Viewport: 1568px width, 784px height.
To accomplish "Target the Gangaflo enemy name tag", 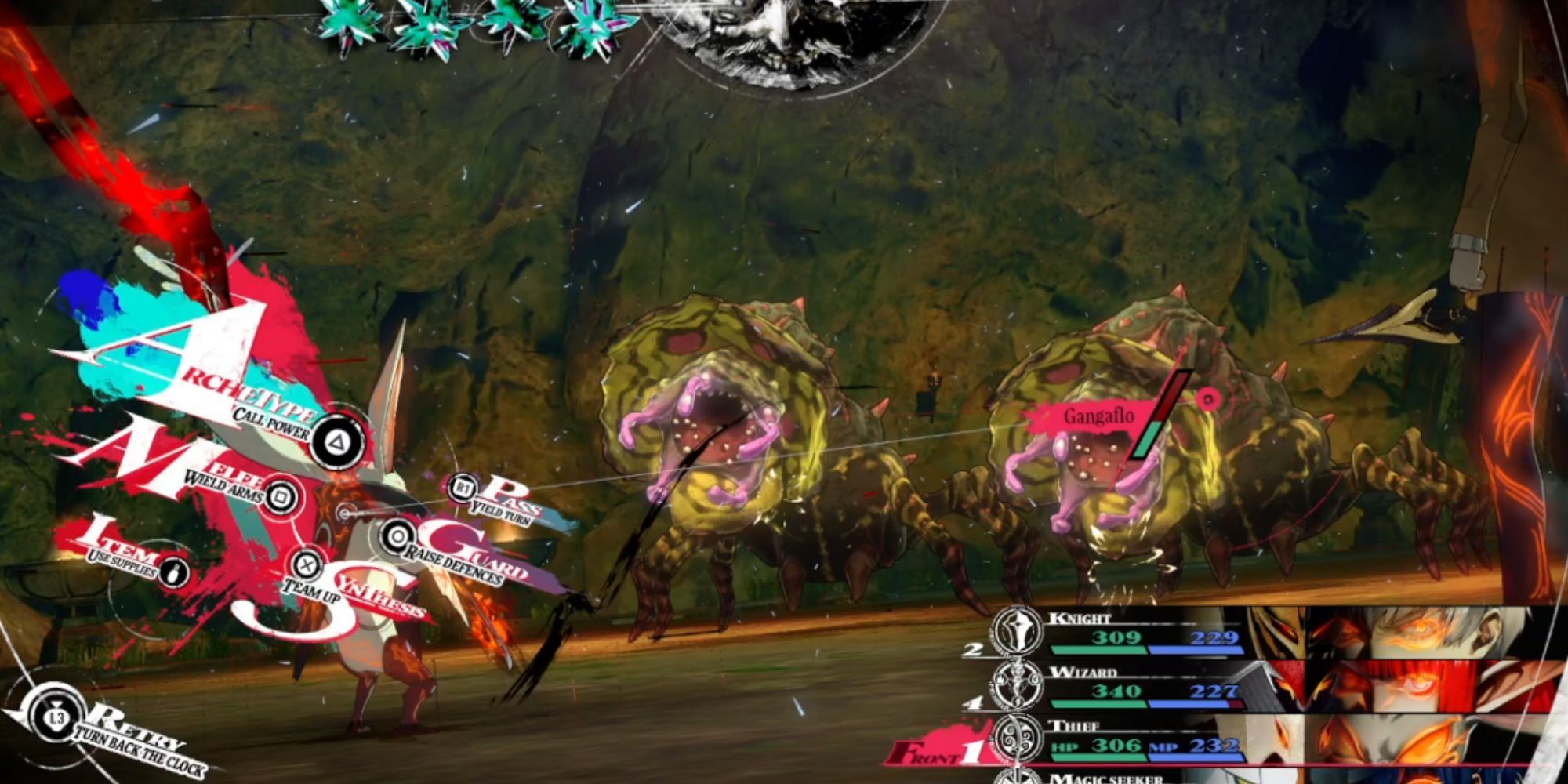I will point(1098,416).
